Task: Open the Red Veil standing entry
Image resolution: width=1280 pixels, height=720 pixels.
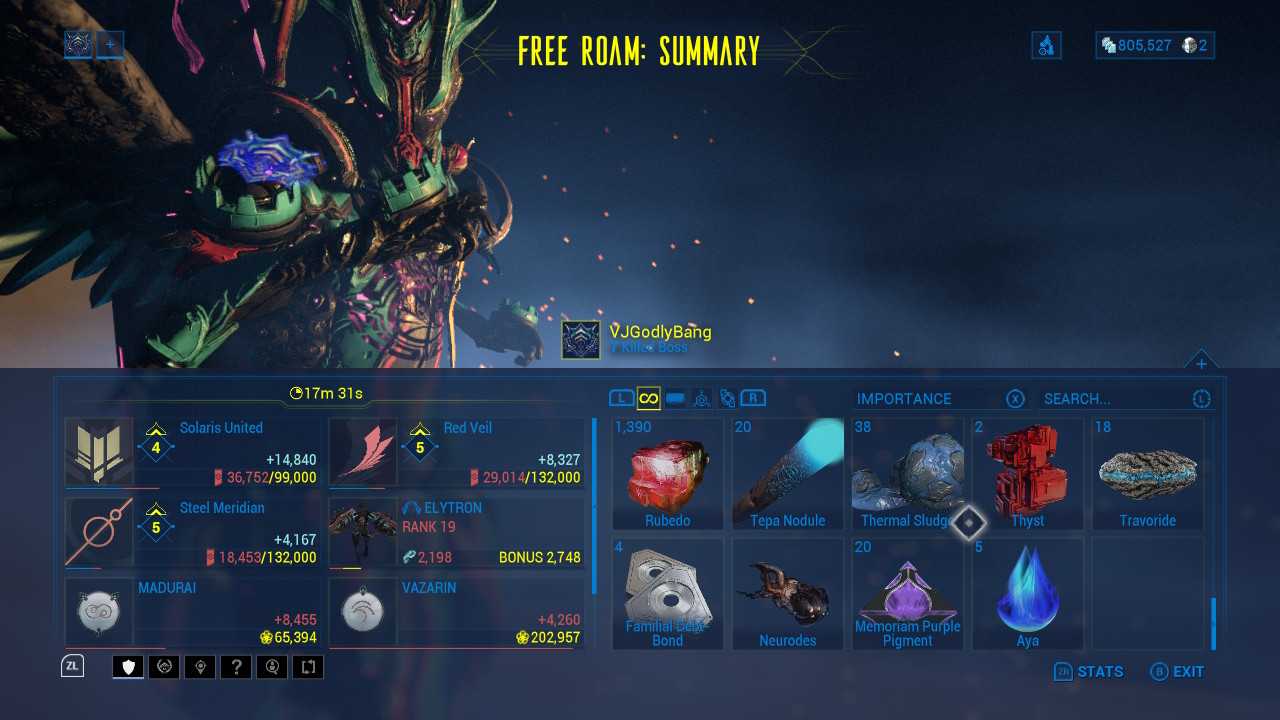Action: click(457, 453)
